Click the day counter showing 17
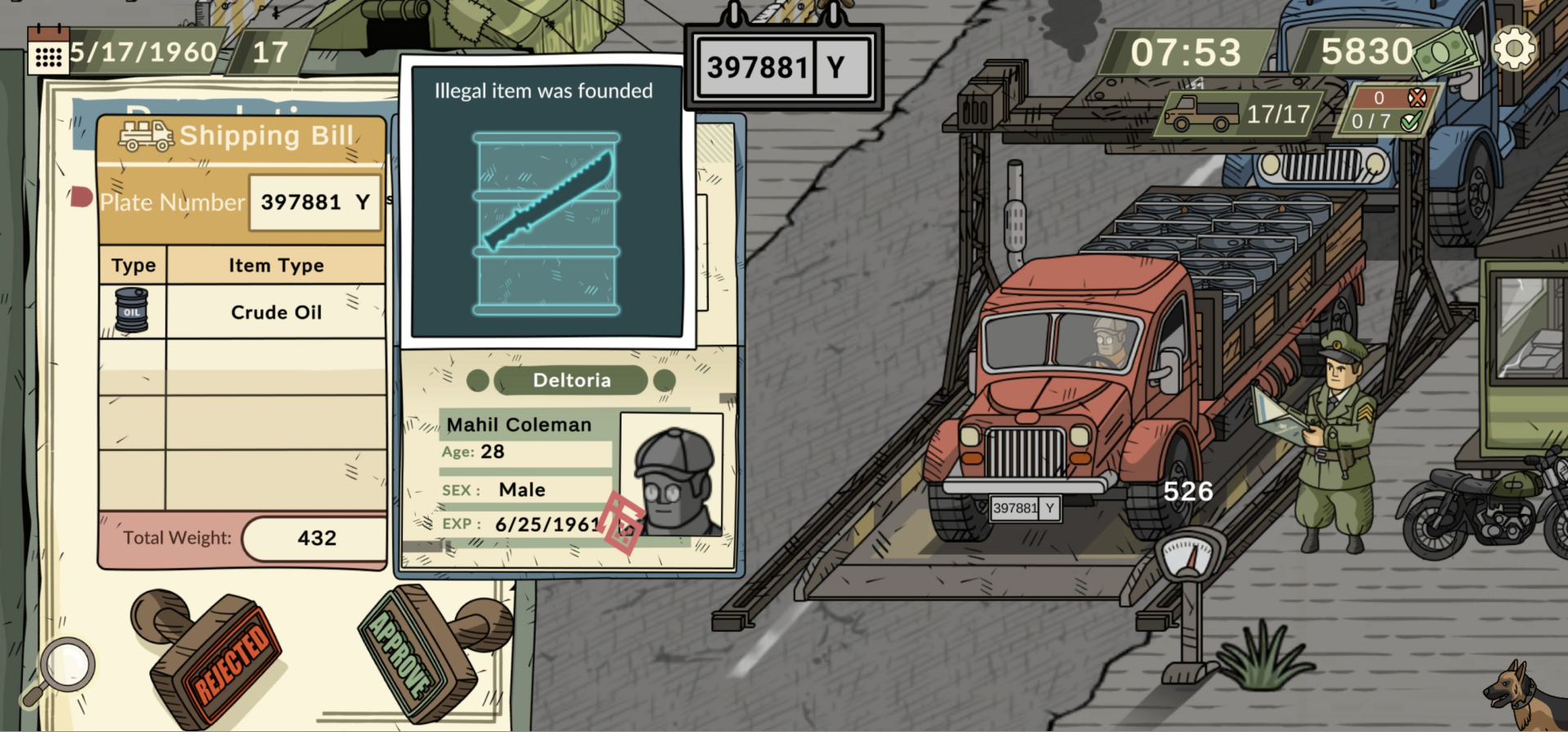Viewport: 1568px width, 732px height. [272, 51]
